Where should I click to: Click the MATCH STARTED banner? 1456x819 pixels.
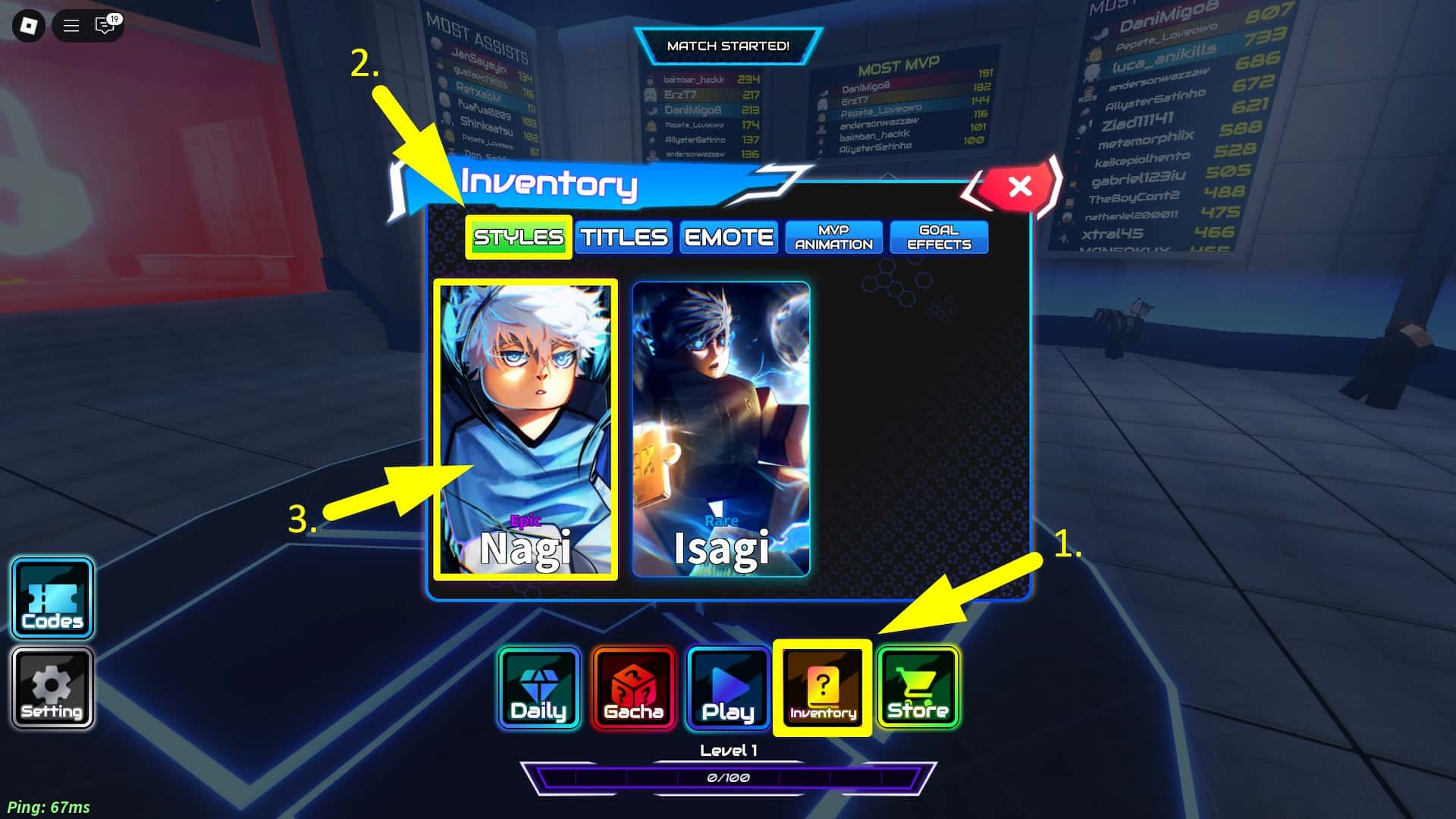click(x=727, y=45)
